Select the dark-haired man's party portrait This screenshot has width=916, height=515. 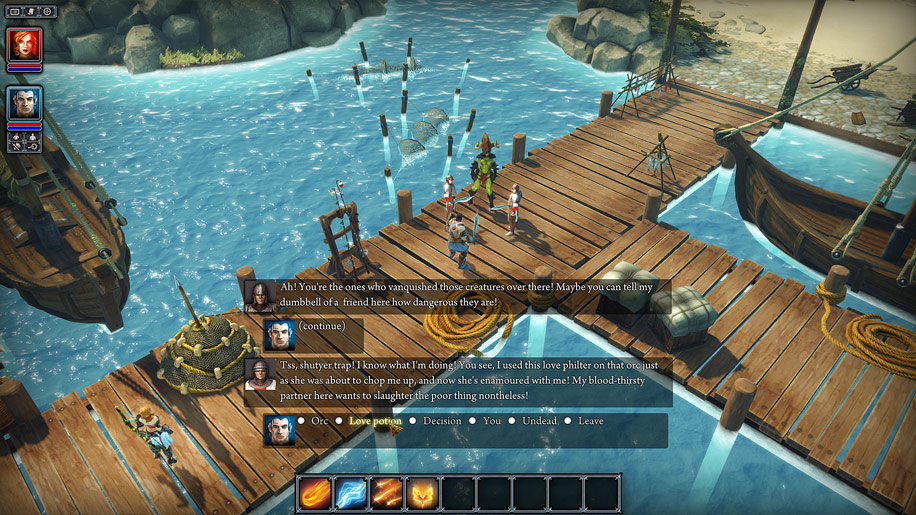[24, 103]
